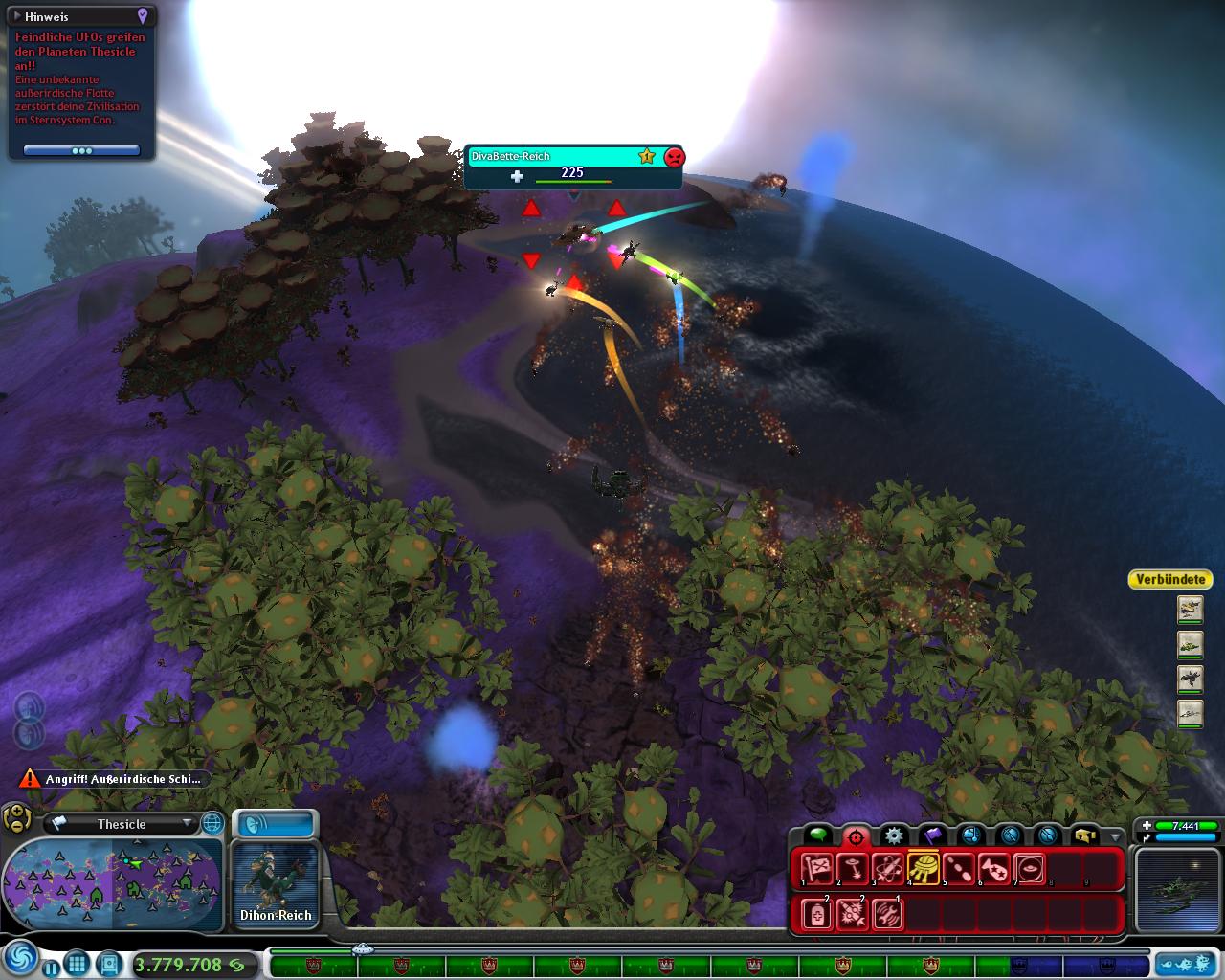Switch to the green speech bubble tab
The width and height of the screenshot is (1225, 980).
pyautogui.click(x=817, y=835)
